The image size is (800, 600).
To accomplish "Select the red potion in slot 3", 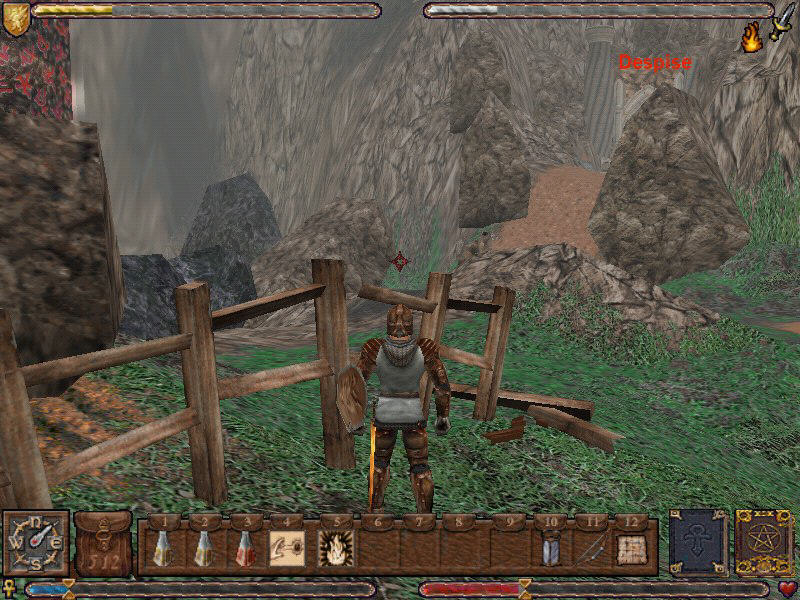I will tap(243, 548).
